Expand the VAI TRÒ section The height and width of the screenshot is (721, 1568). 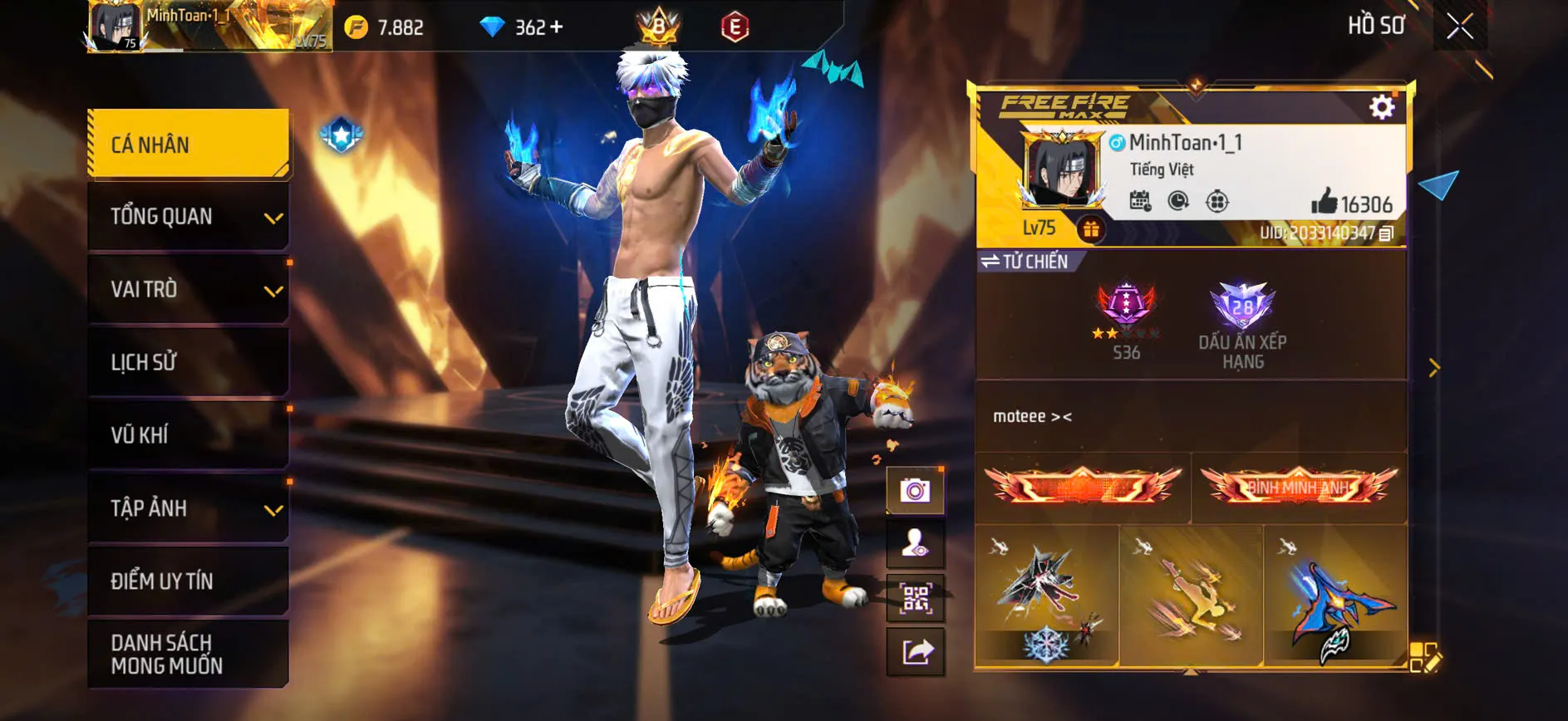click(187, 290)
